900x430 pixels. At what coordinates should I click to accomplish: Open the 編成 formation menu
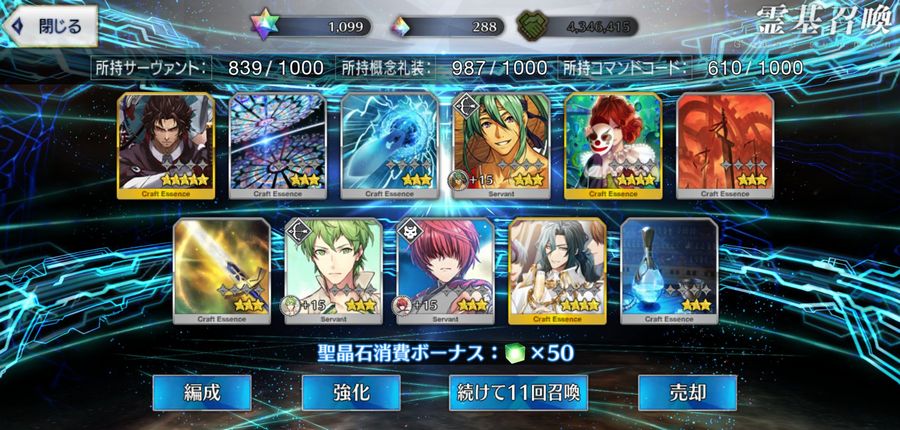pyautogui.click(x=202, y=393)
